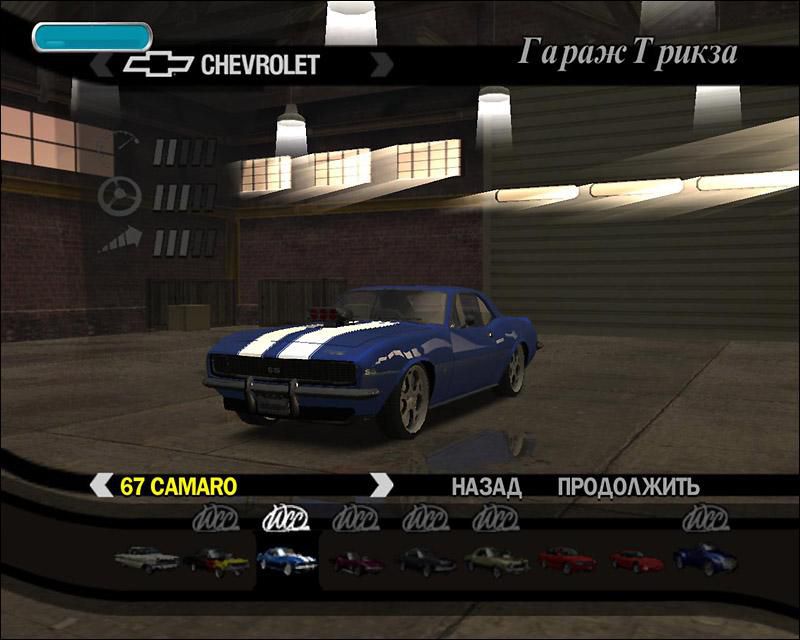The height and width of the screenshot is (640, 800).
Task: Select the blue Camaro thumbnail with white stripes
Action: click(x=286, y=559)
